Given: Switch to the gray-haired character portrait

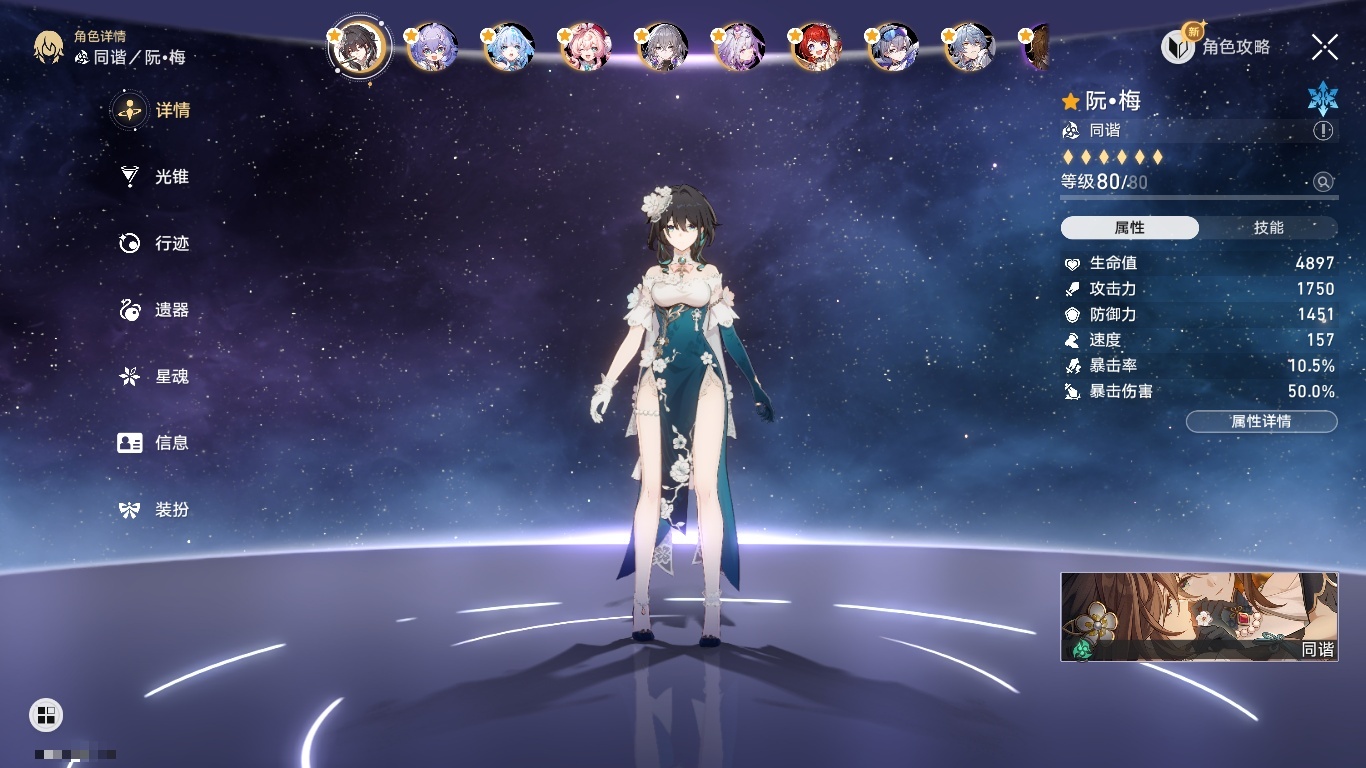Looking at the screenshot, I should pyautogui.click(x=662, y=47).
